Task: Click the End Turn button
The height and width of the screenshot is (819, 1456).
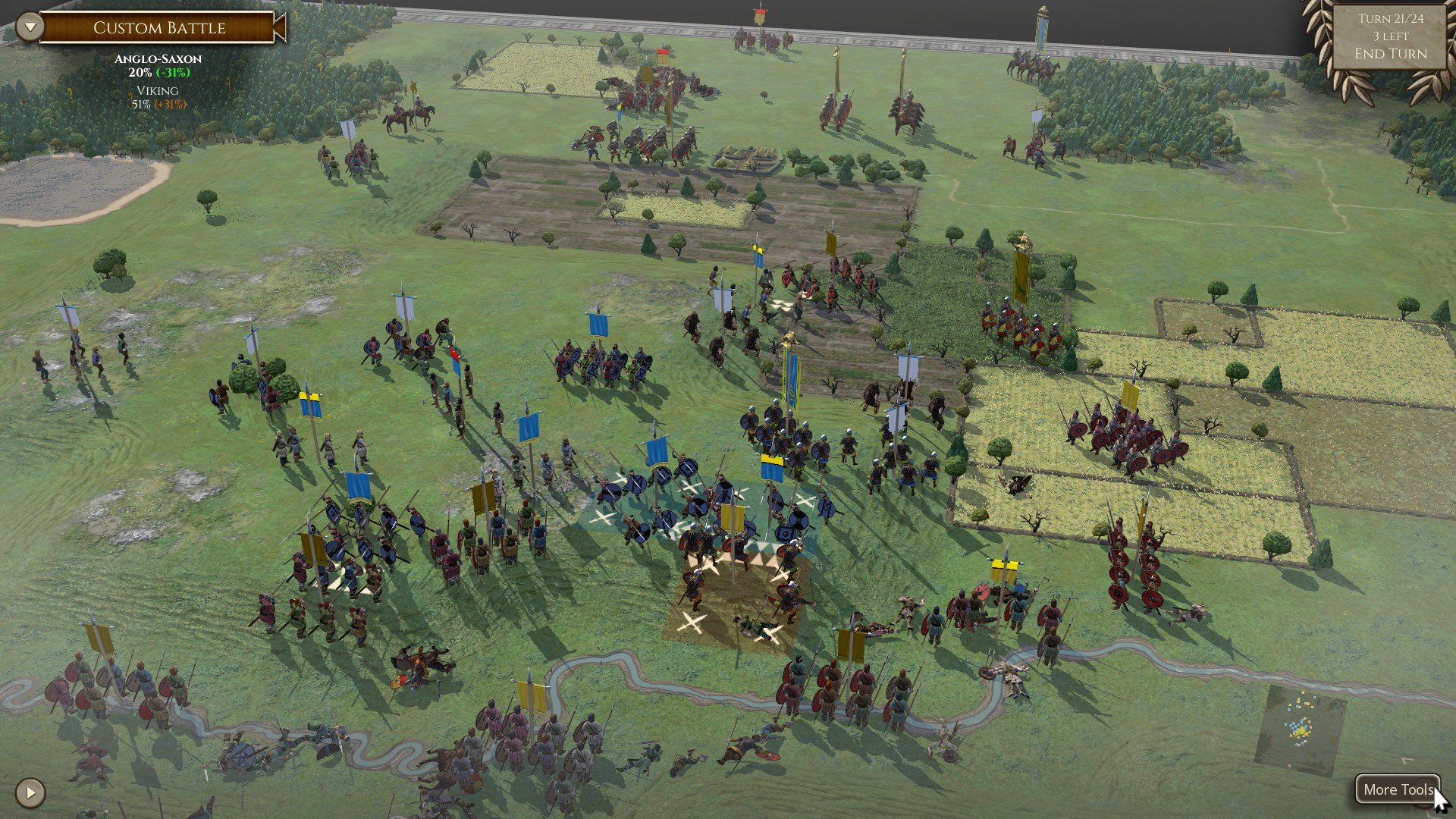Action: (x=1391, y=53)
